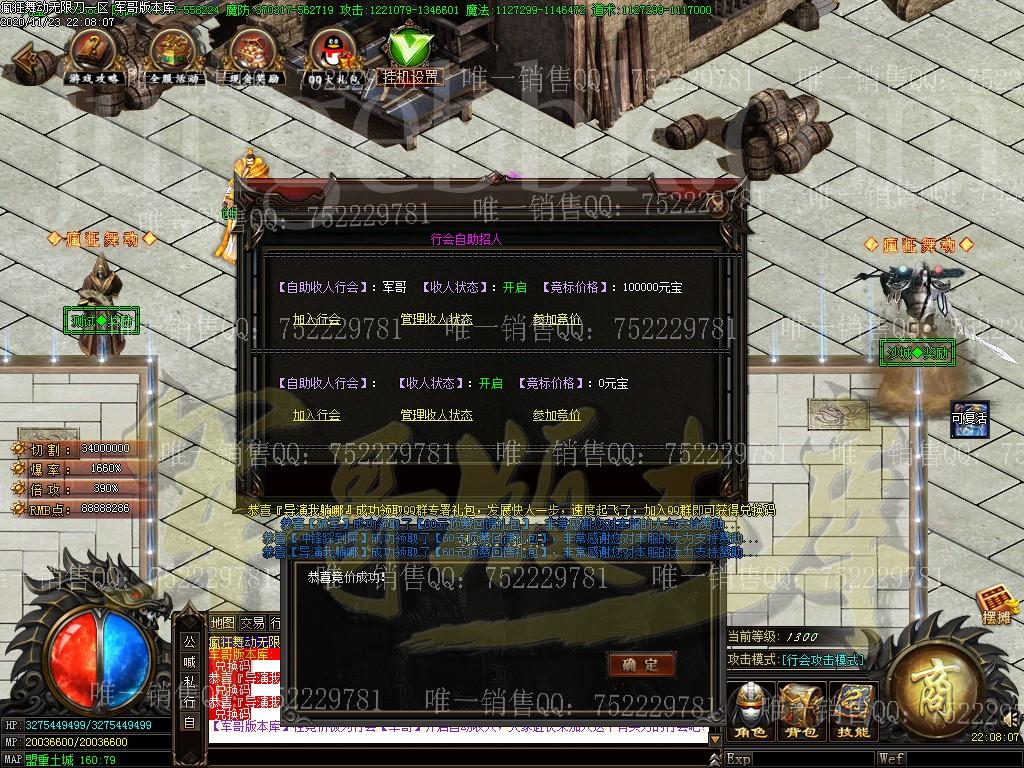Viewport: 1024px width, 768px height.
Task: Open the 角色 character panel
Action: [x=752, y=710]
